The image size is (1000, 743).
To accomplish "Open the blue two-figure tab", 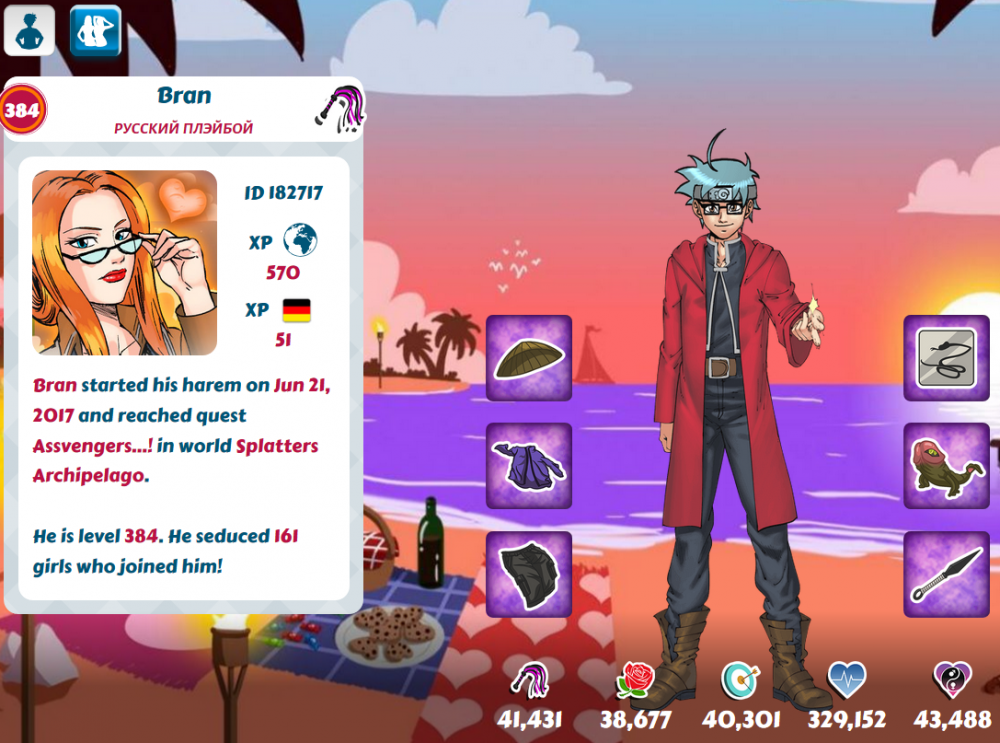I will (x=95, y=31).
